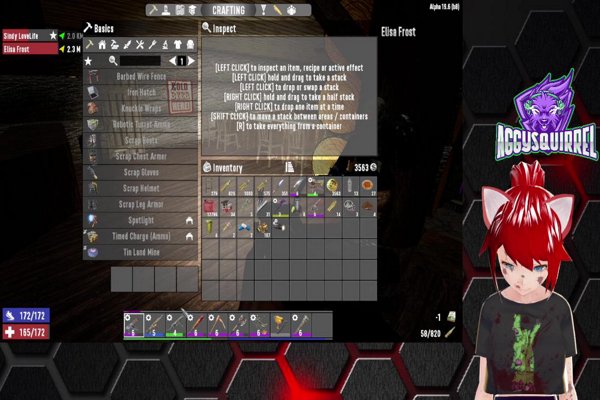Choose the Iron Hatch recipe
The width and height of the screenshot is (600, 400).
coord(140,92)
